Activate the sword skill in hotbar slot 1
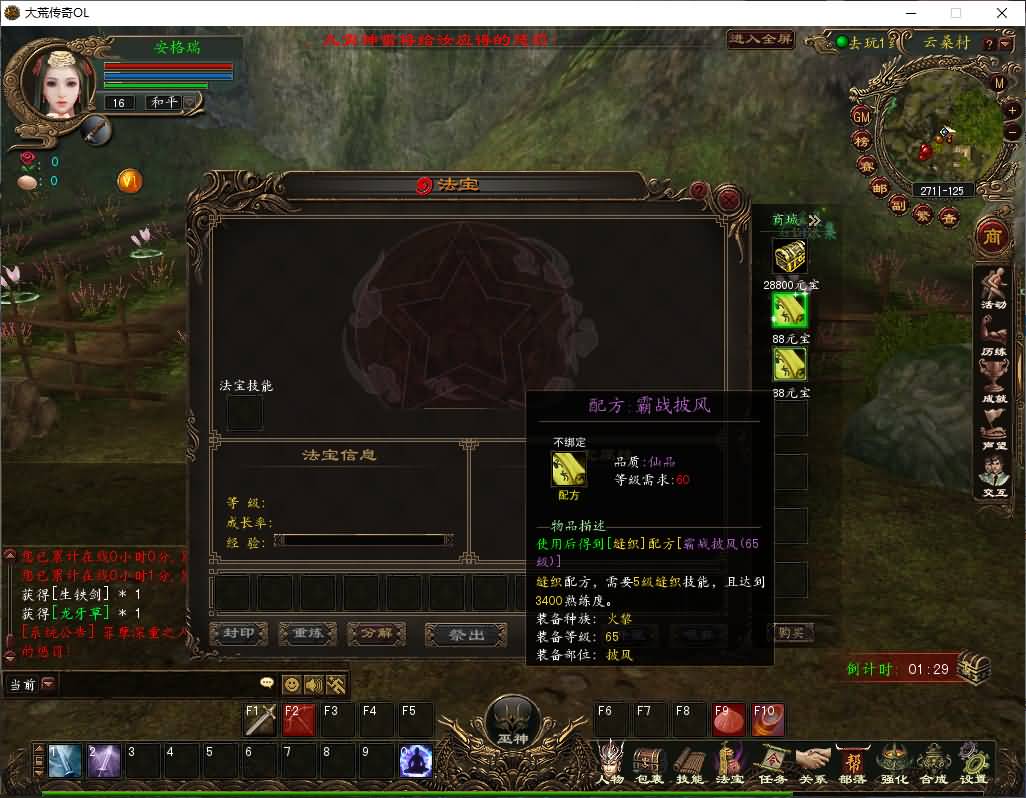Screen dimensions: 1026x798 (x=65, y=762)
